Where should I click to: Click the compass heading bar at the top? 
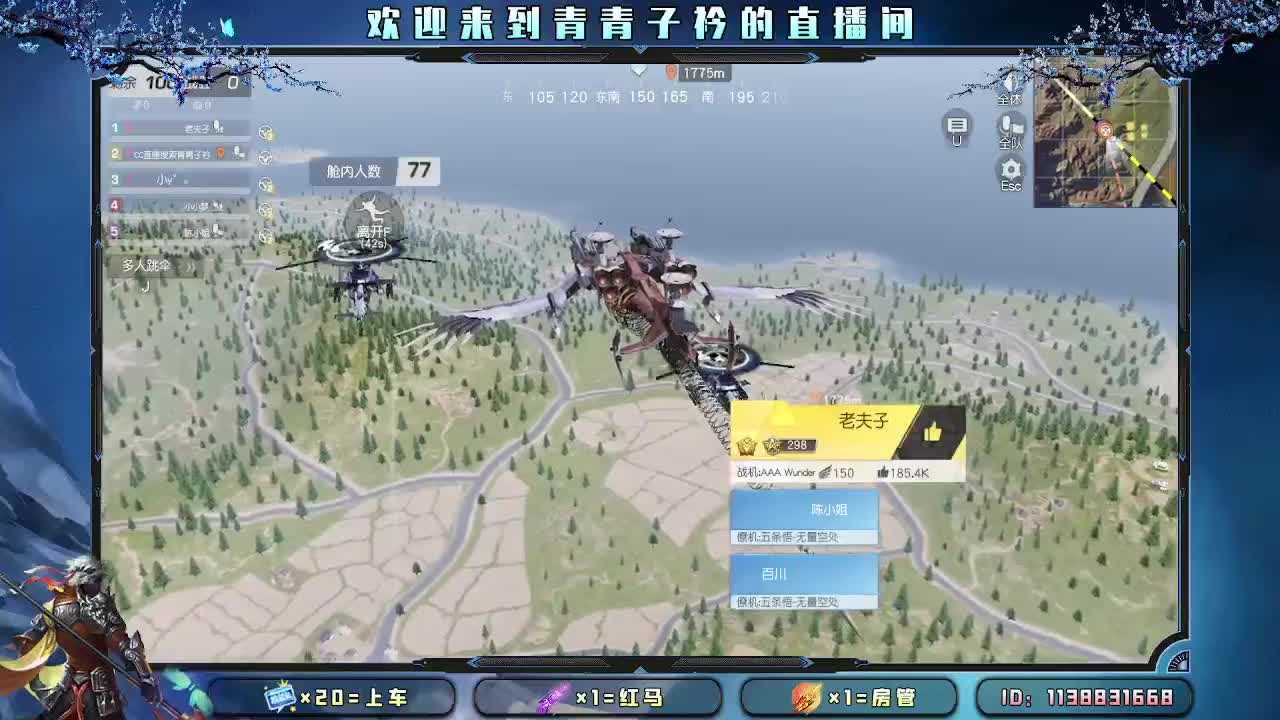click(640, 97)
